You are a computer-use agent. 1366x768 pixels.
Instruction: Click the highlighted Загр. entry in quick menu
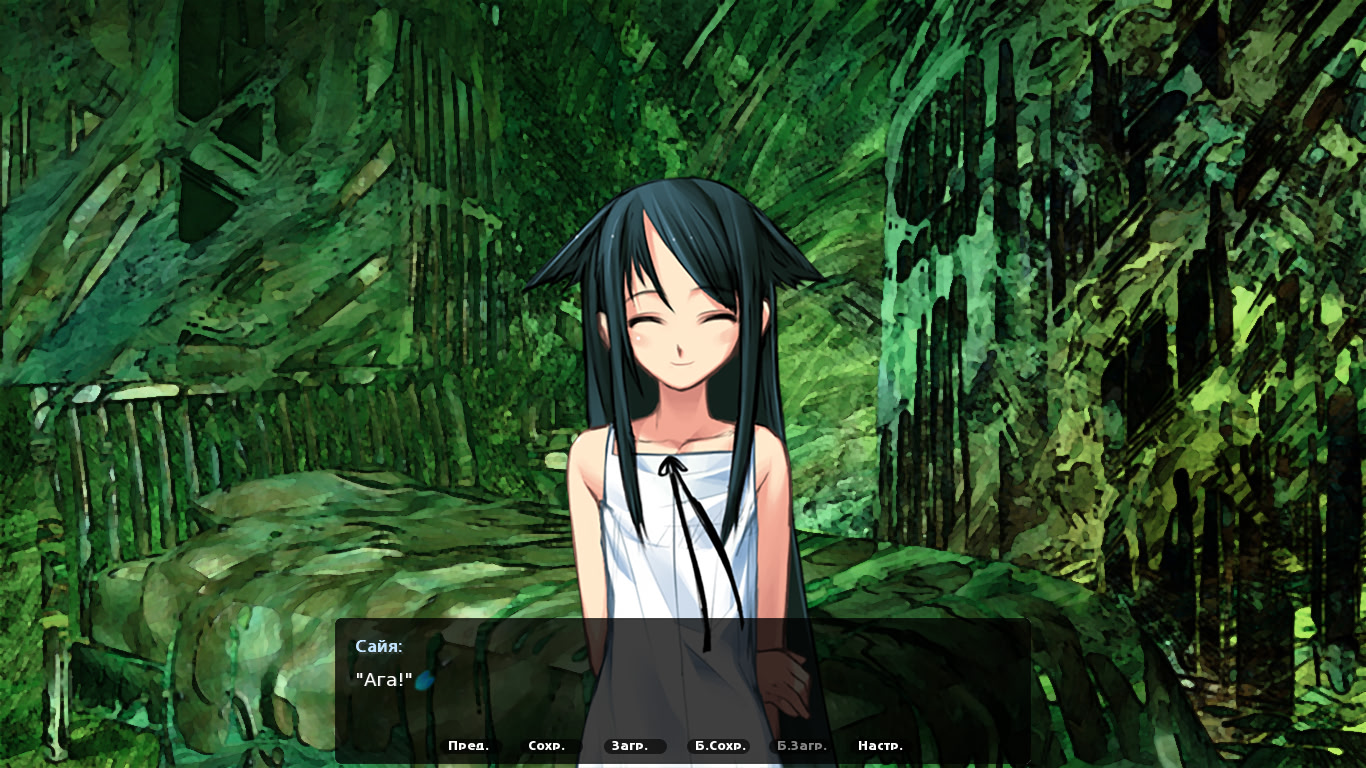pyautogui.click(x=632, y=745)
